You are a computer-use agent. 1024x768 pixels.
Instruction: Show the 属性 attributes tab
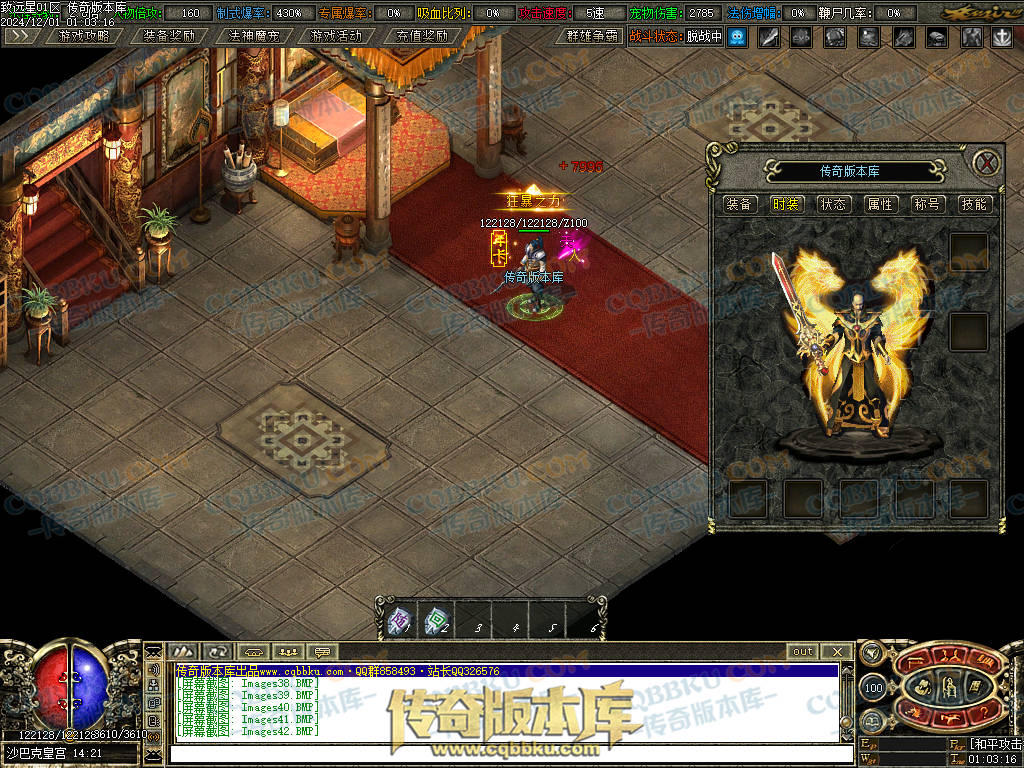pos(880,204)
